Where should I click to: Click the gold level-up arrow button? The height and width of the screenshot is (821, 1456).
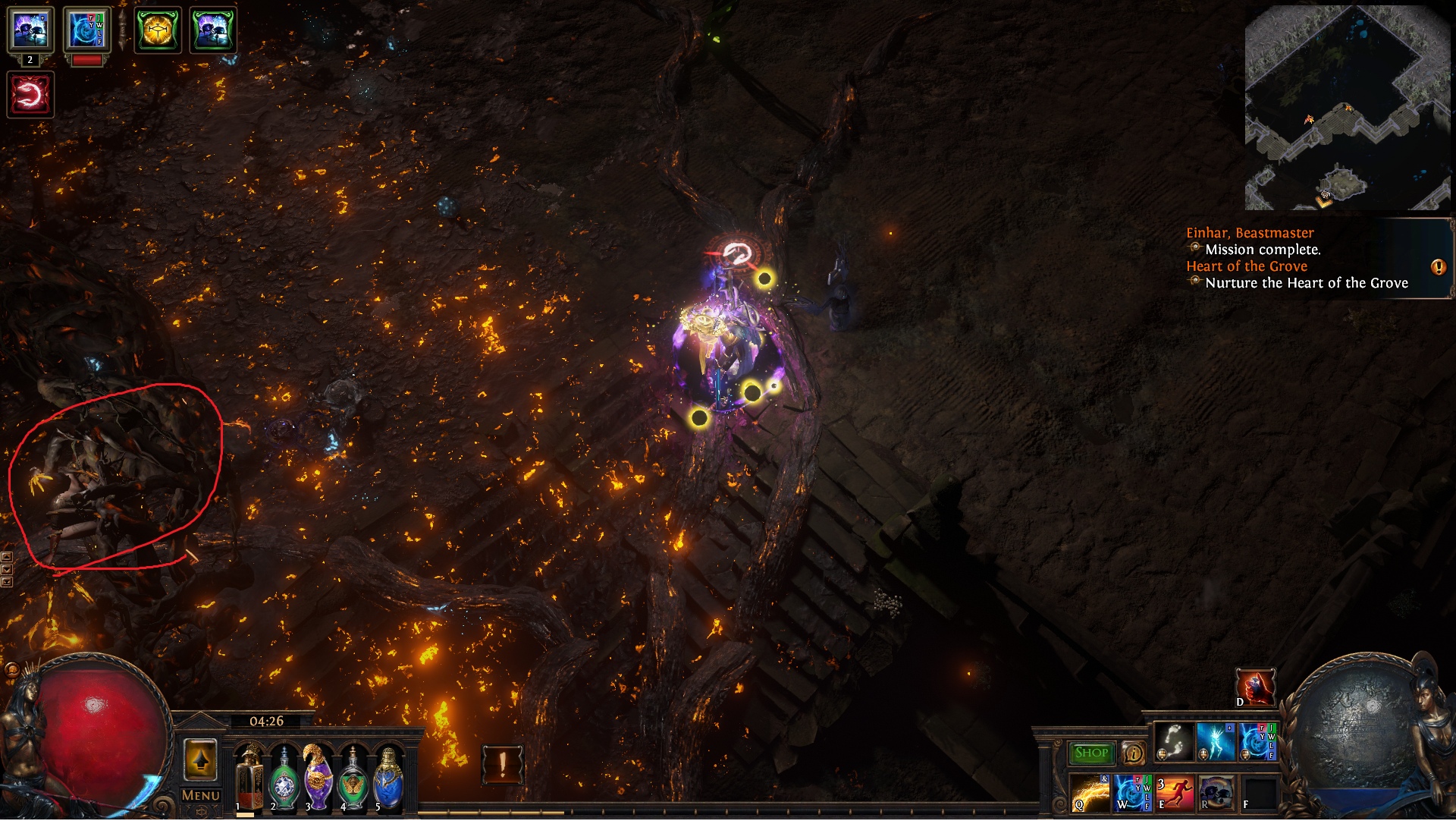(x=200, y=760)
